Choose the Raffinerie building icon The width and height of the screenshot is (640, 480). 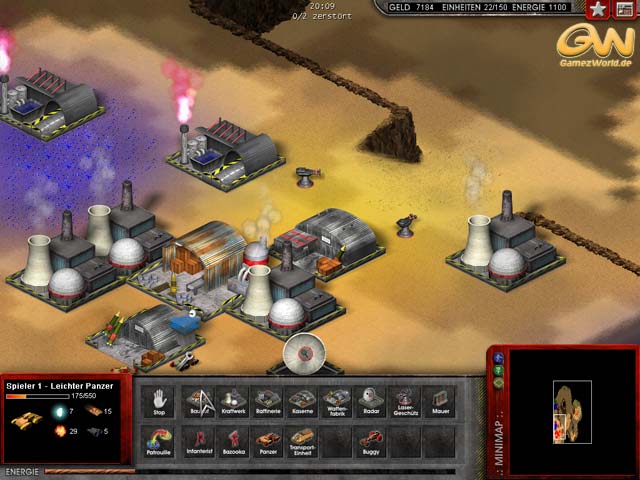coord(267,402)
